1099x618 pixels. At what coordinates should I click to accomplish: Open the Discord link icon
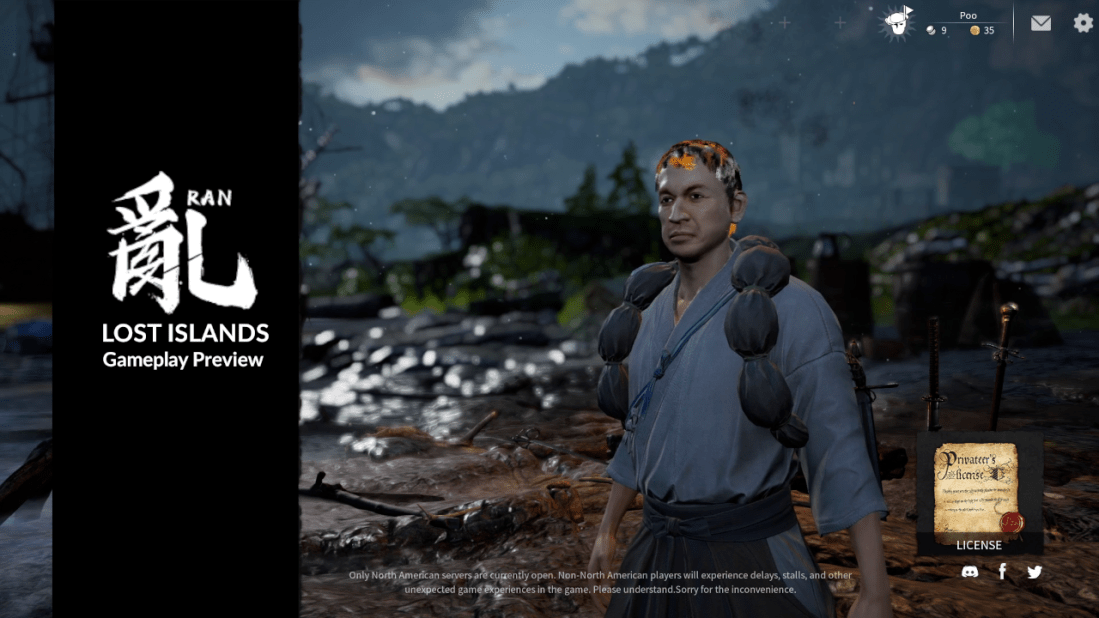[x=969, y=572]
